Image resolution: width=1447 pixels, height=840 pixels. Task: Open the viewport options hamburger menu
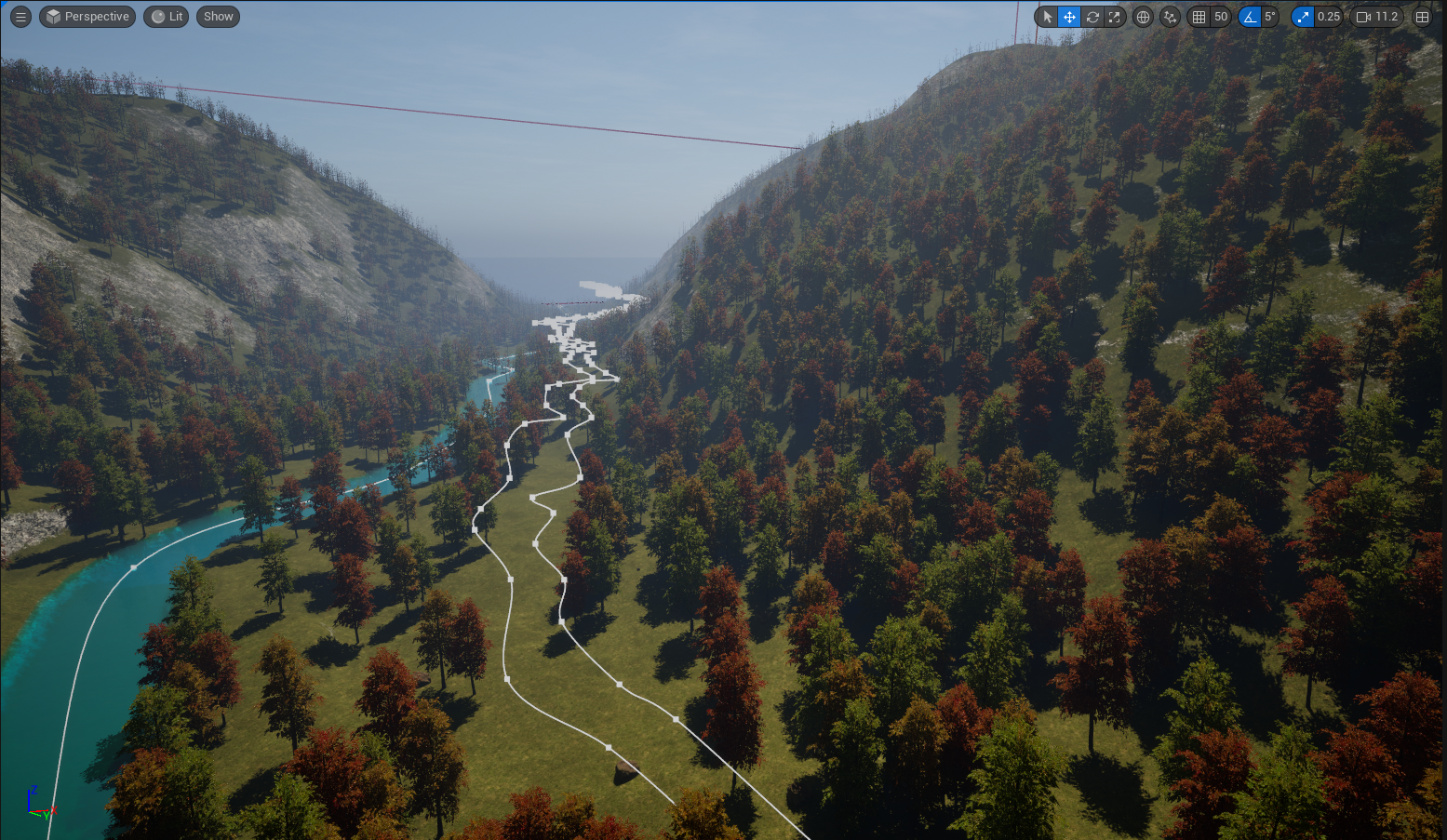pyautogui.click(x=20, y=17)
